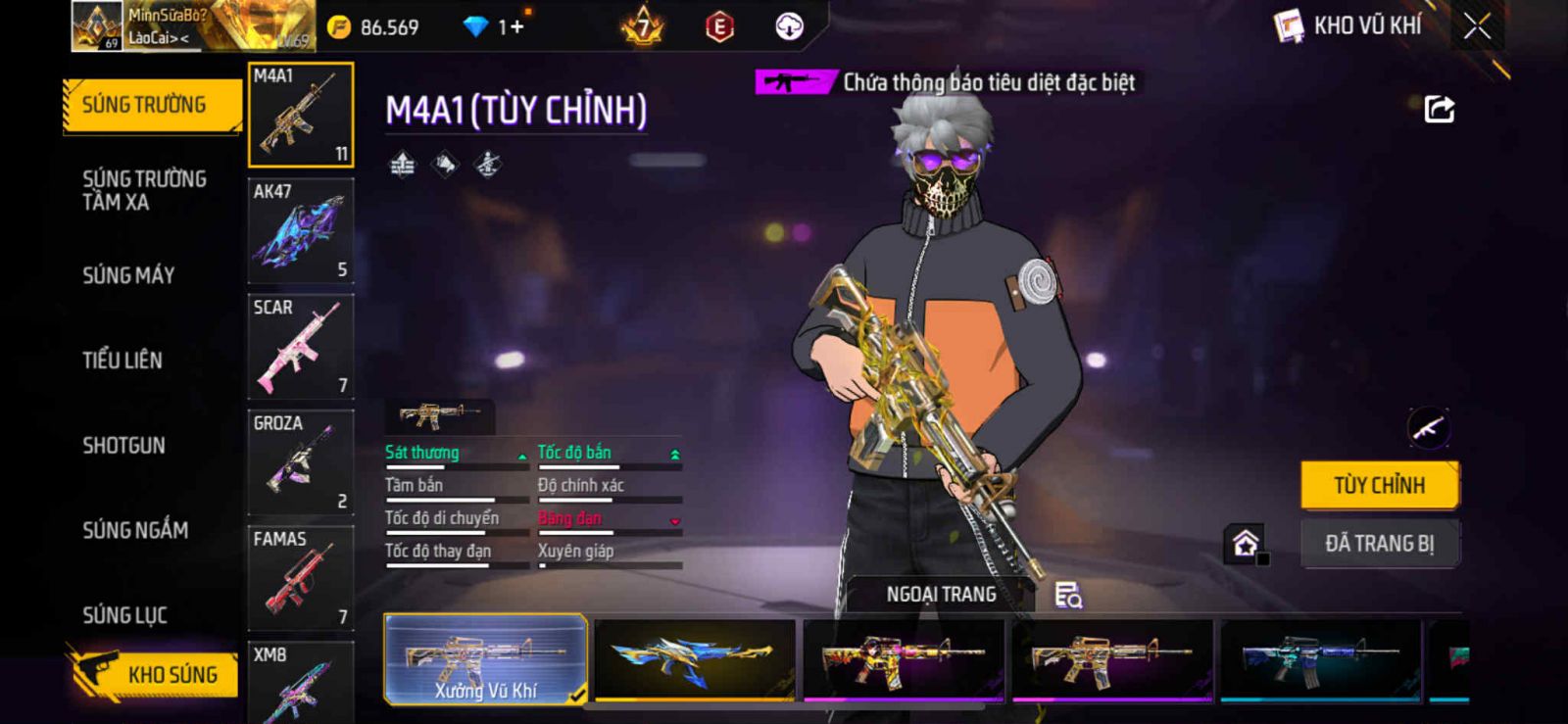Screen dimensions: 1568x724
Task: Select the pink SCAR weapon tile
Action: tap(301, 347)
